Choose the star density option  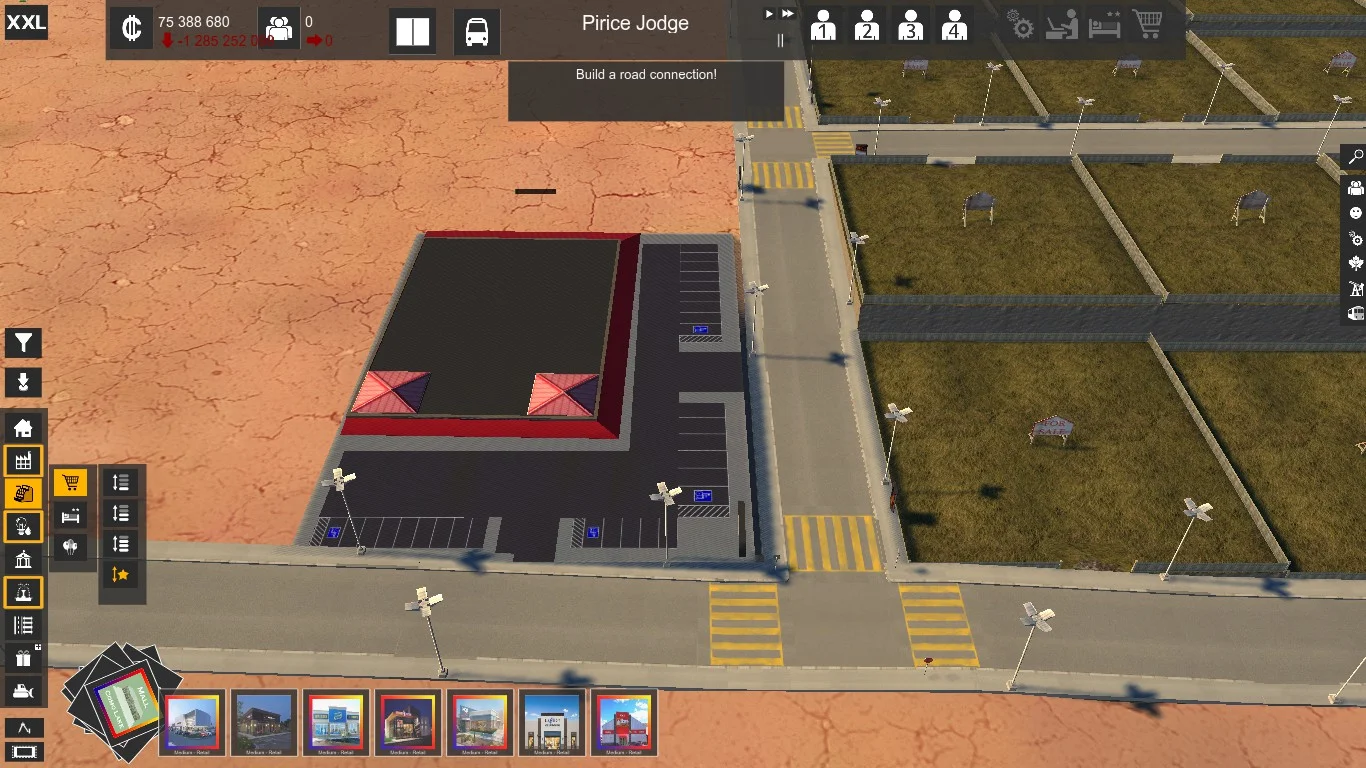click(121, 574)
